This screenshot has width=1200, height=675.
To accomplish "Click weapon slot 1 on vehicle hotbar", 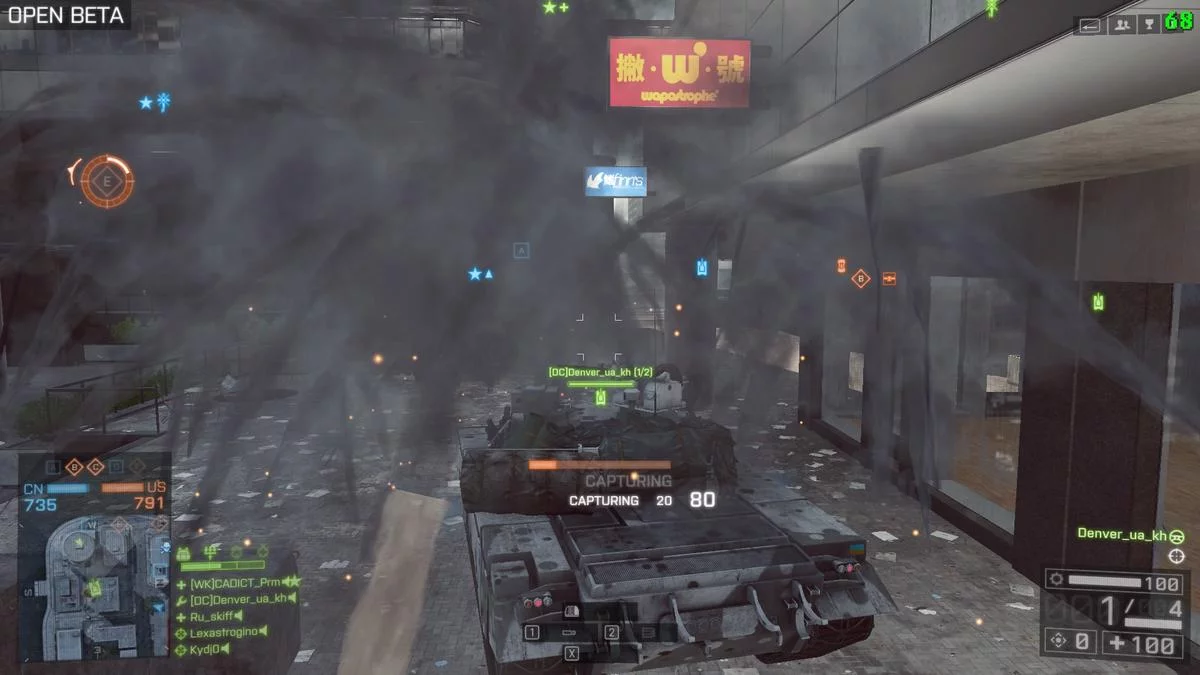I will (533, 632).
